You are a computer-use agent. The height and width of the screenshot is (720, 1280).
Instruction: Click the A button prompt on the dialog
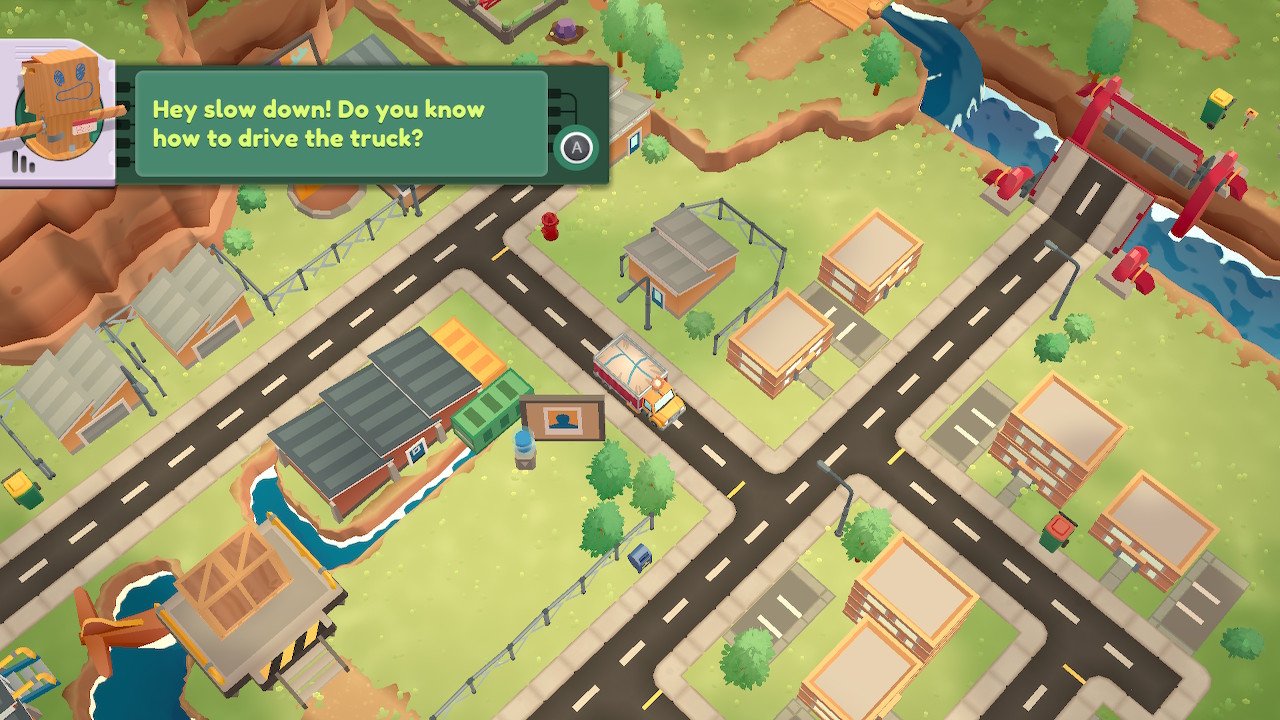(574, 148)
